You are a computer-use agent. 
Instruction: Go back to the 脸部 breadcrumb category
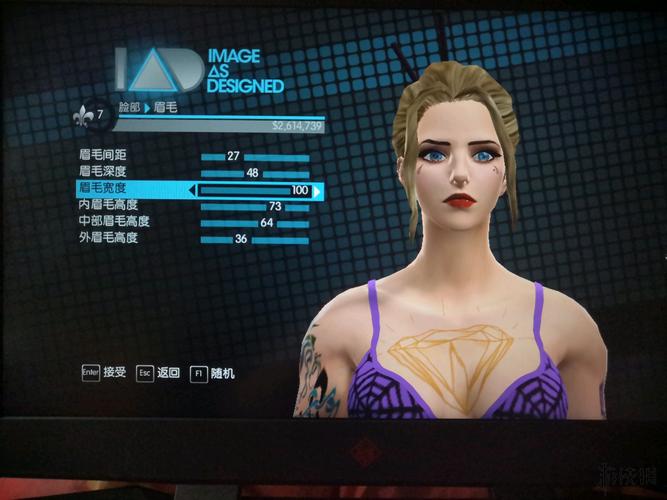130,106
